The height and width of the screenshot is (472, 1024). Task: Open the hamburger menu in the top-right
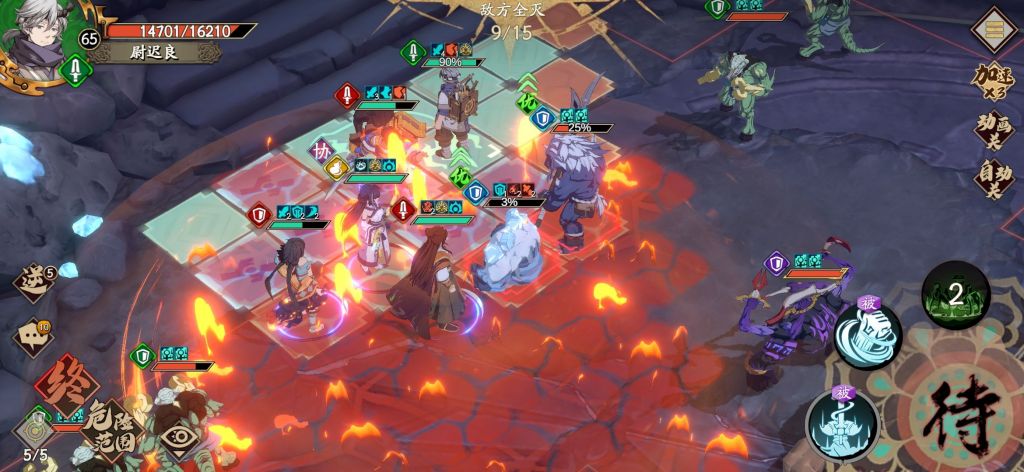[994, 30]
